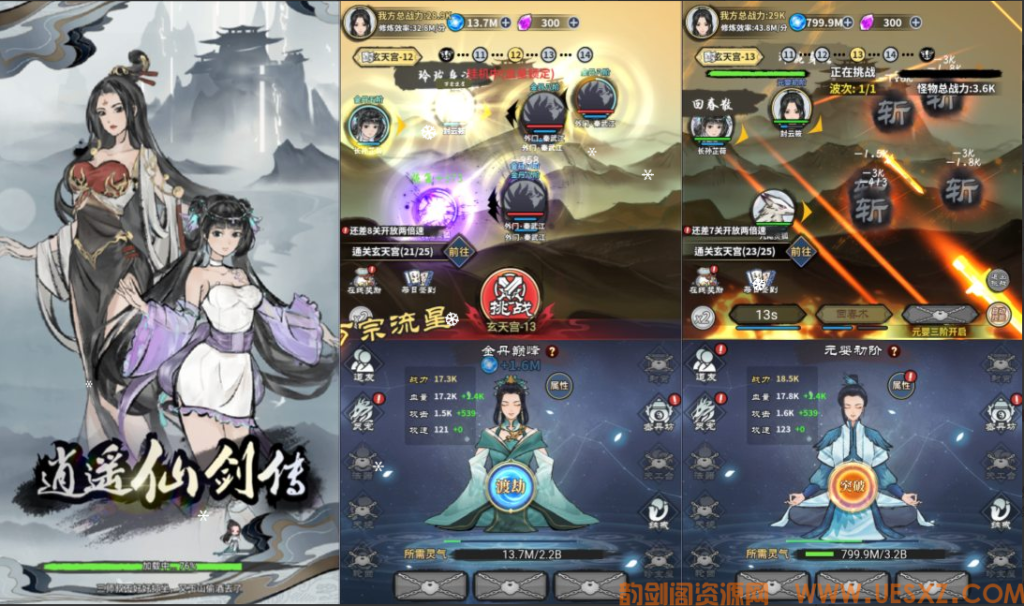Toggle the x2 battle speed button
Screen dimensions: 1024x606
tap(704, 317)
